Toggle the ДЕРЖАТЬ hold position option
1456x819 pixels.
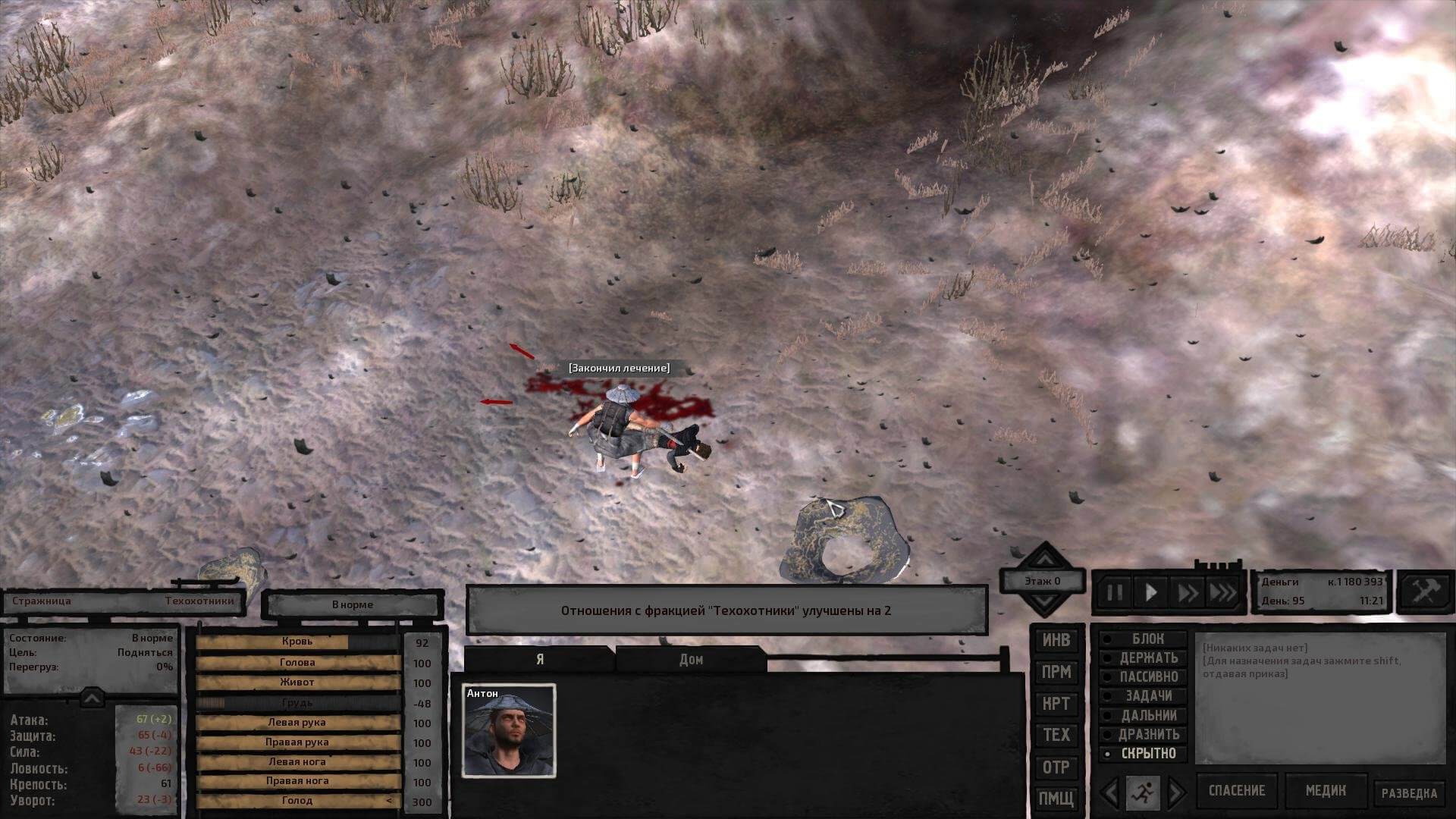(1143, 658)
